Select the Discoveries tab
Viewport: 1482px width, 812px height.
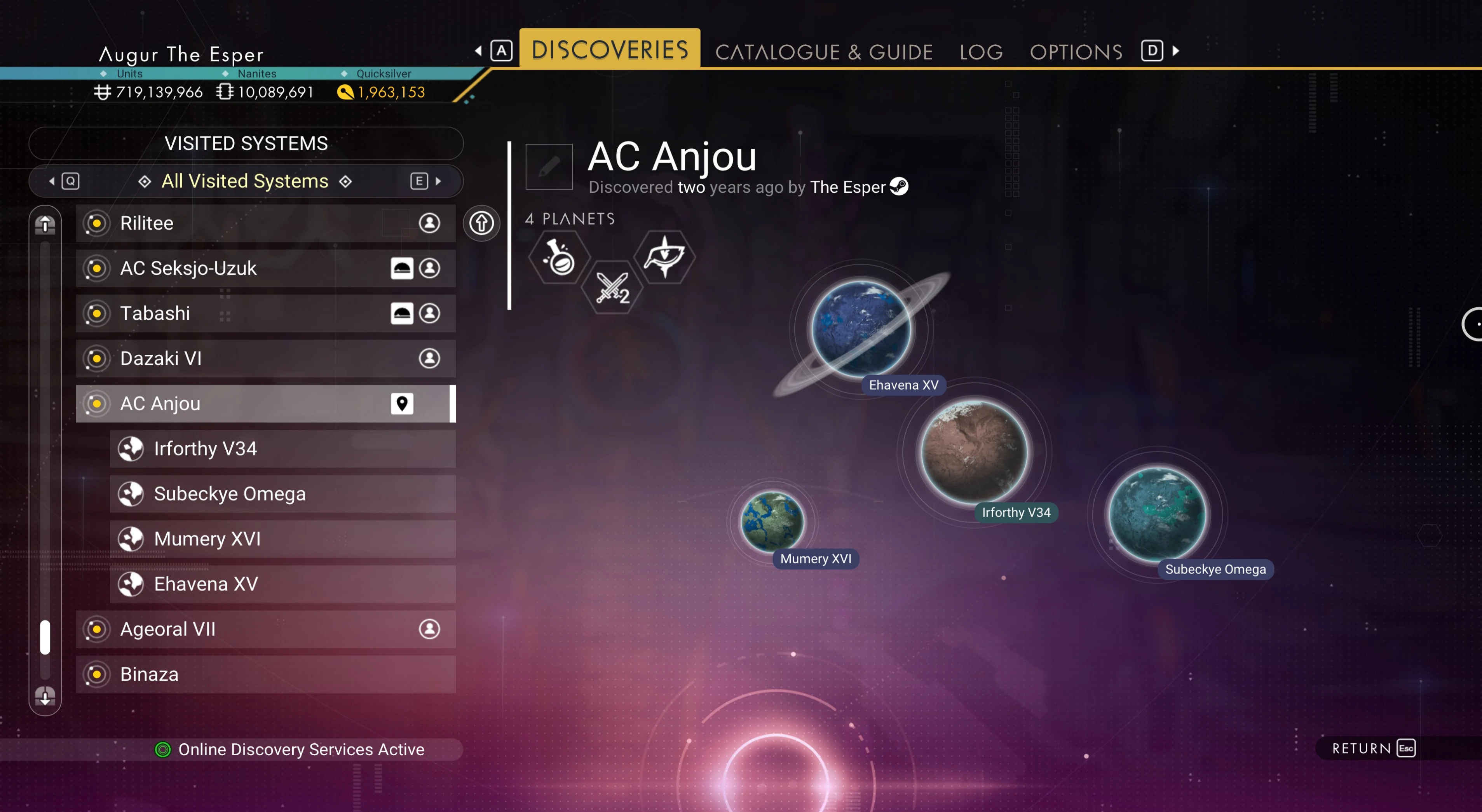pyautogui.click(x=609, y=50)
